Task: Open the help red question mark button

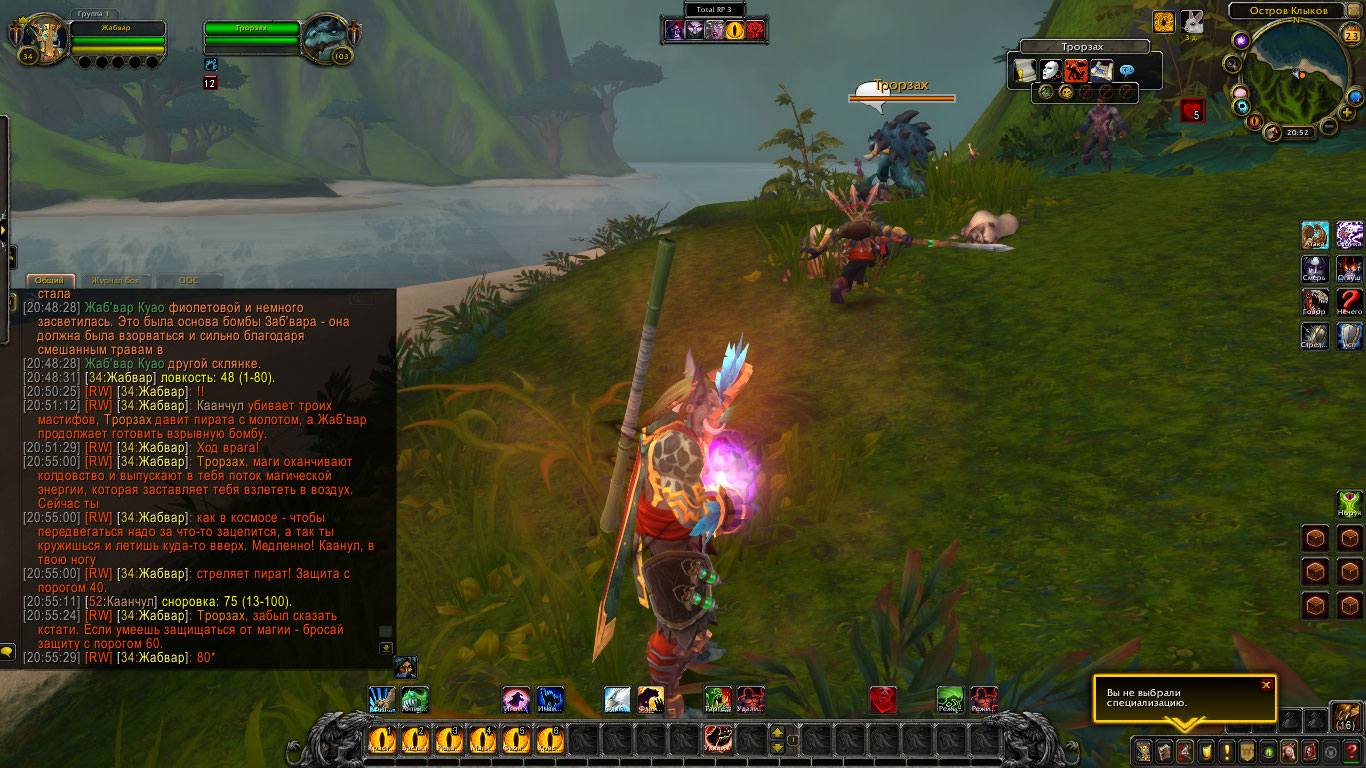Action: point(1353,751)
